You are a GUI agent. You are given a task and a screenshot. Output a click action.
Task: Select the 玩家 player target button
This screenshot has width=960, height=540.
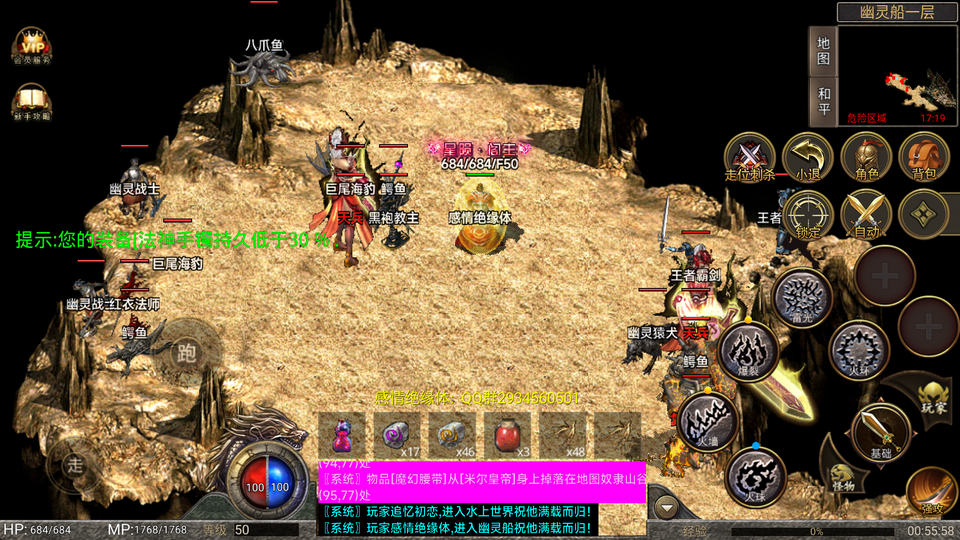tap(932, 396)
